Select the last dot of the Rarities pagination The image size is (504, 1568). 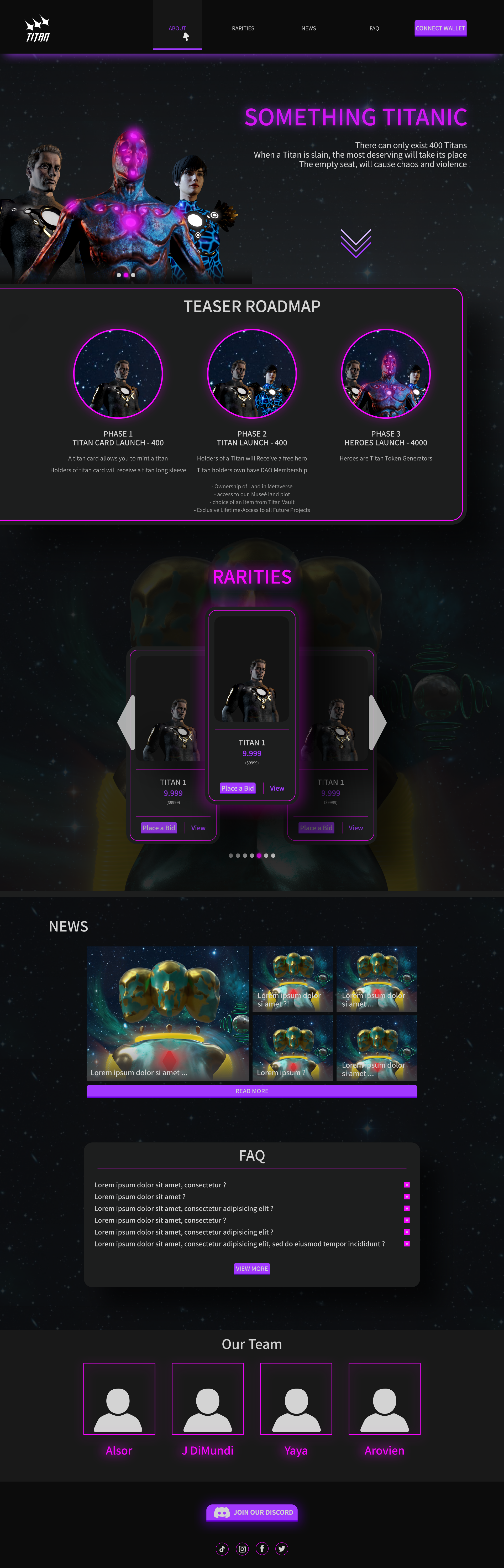point(274,855)
